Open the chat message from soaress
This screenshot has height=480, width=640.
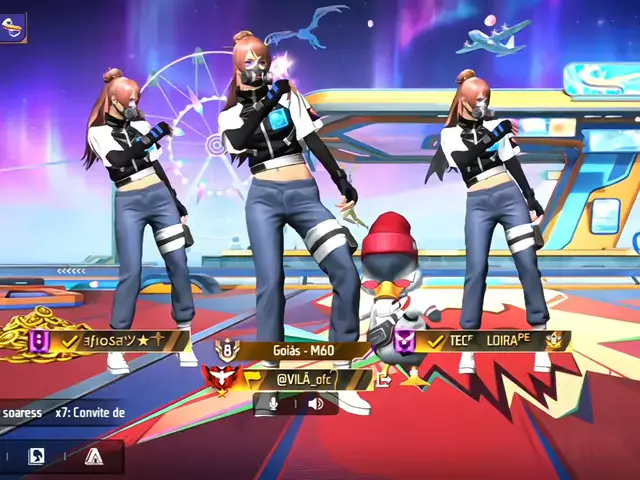point(62,412)
